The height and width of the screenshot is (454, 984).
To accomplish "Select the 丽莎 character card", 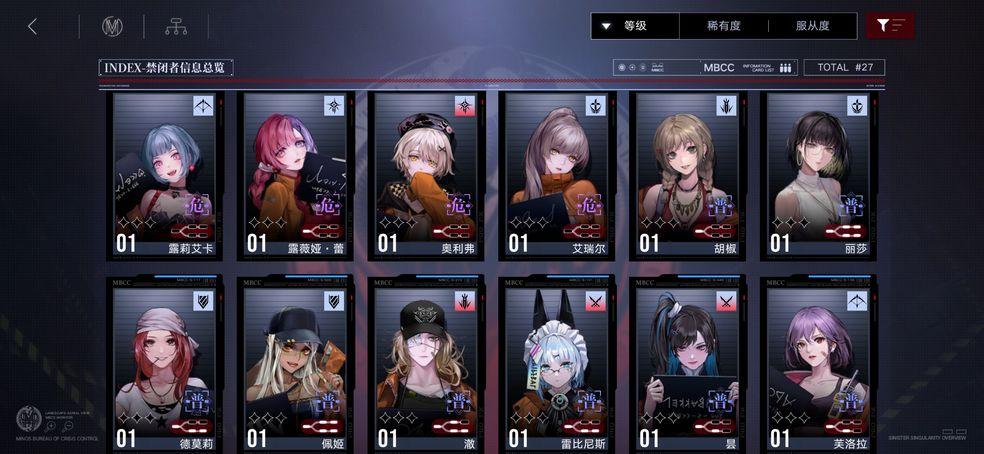I will pos(817,175).
